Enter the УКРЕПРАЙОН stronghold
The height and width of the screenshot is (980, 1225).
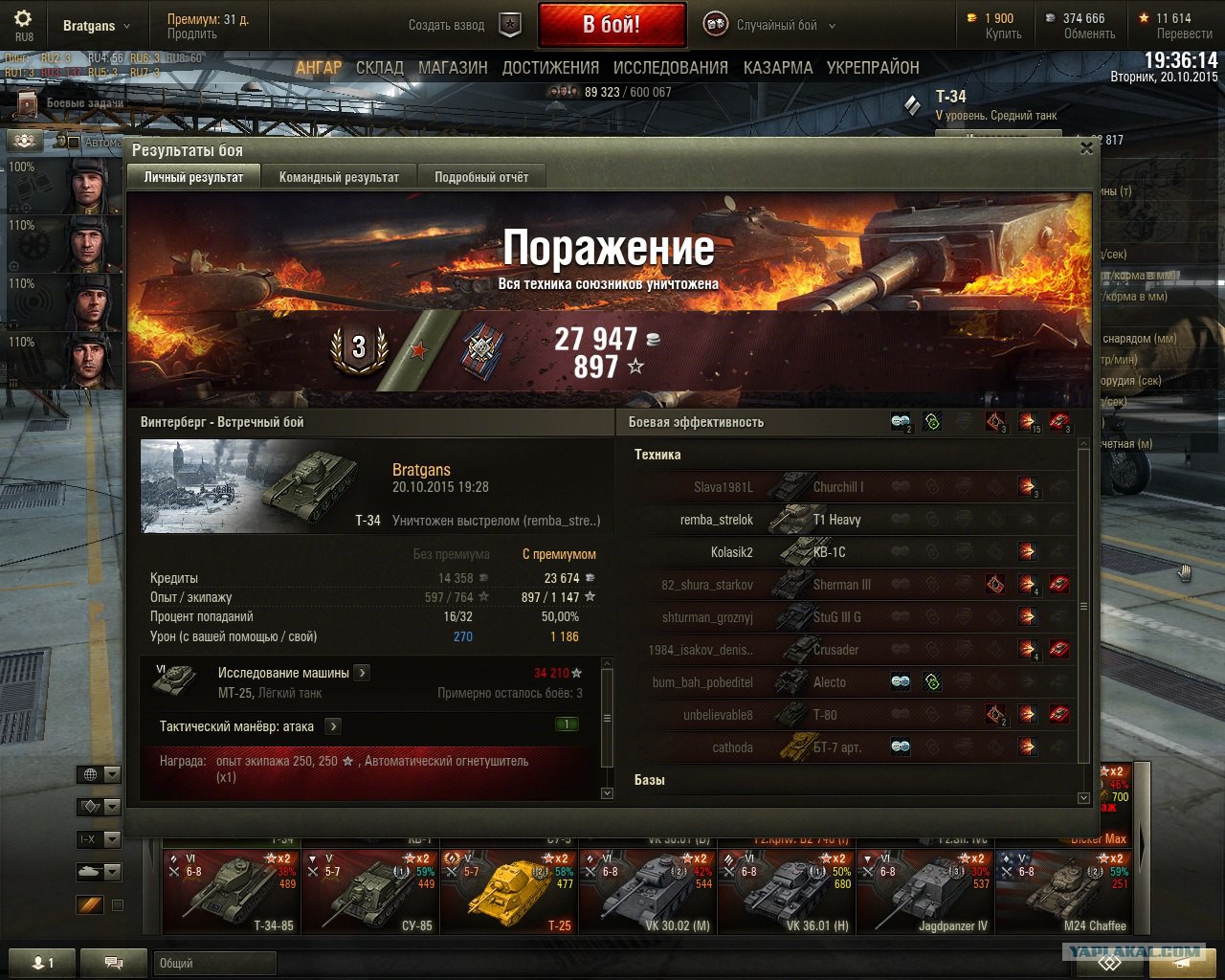873,68
